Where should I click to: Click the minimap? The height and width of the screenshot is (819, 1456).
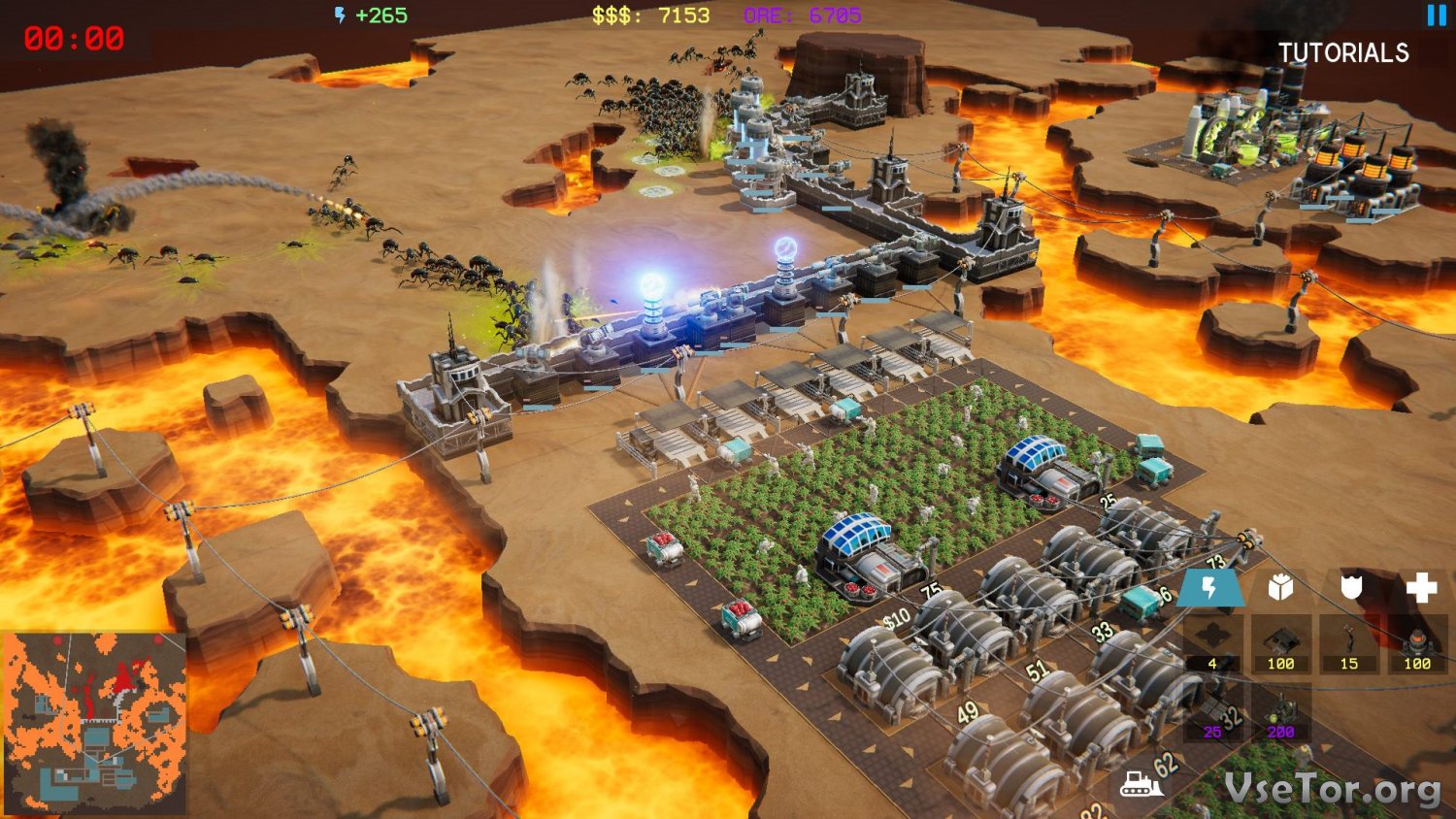coord(94,722)
